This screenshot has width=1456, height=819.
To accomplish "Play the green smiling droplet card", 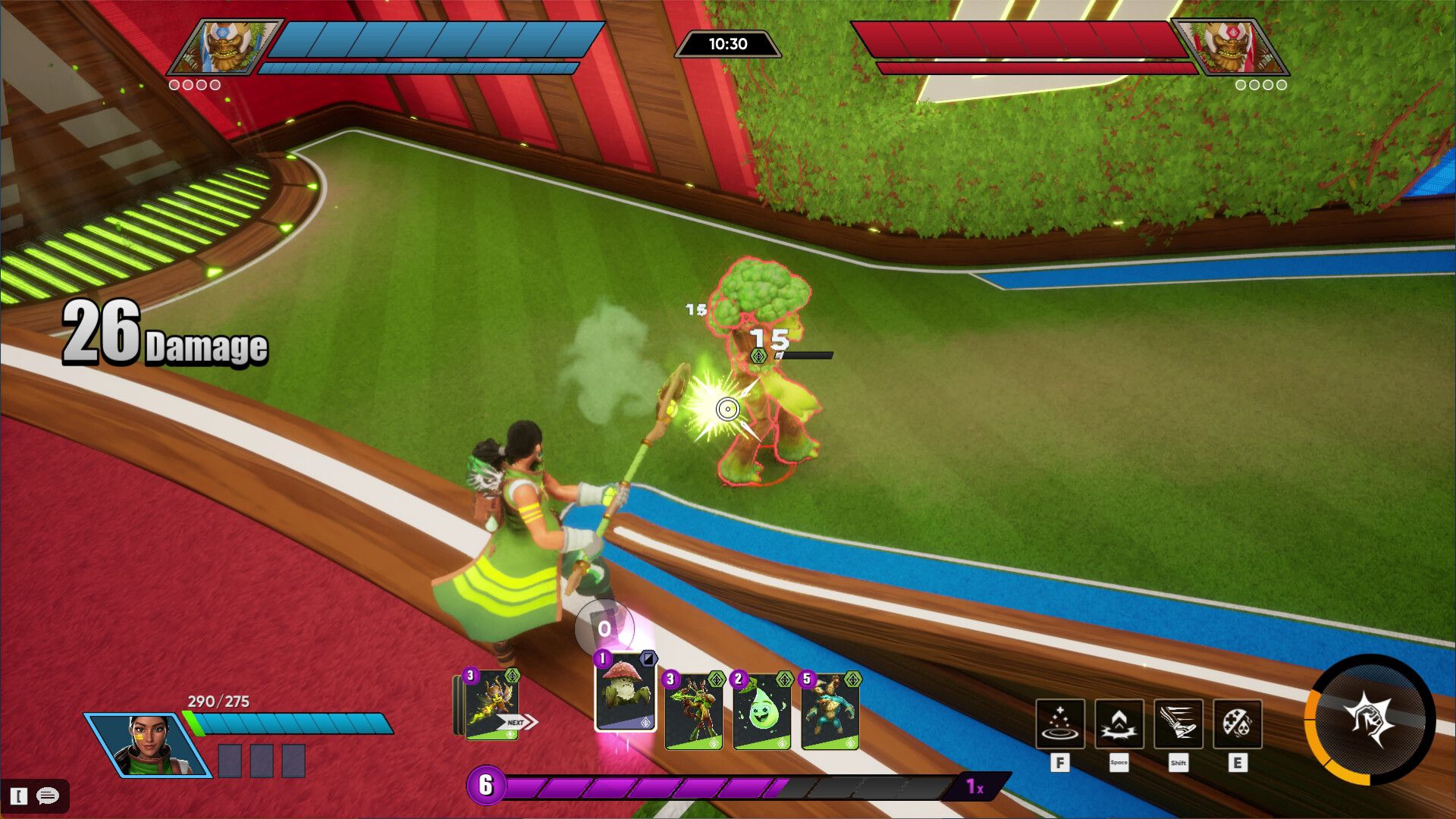I will [x=761, y=711].
